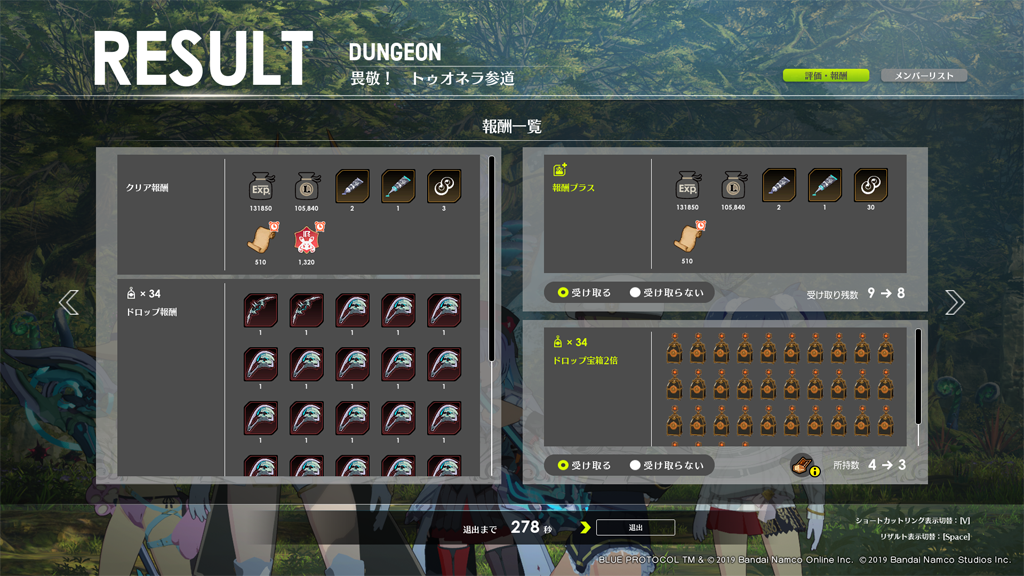Click the chain link item with quantity 30
This screenshot has width=1024, height=576.
click(871, 186)
